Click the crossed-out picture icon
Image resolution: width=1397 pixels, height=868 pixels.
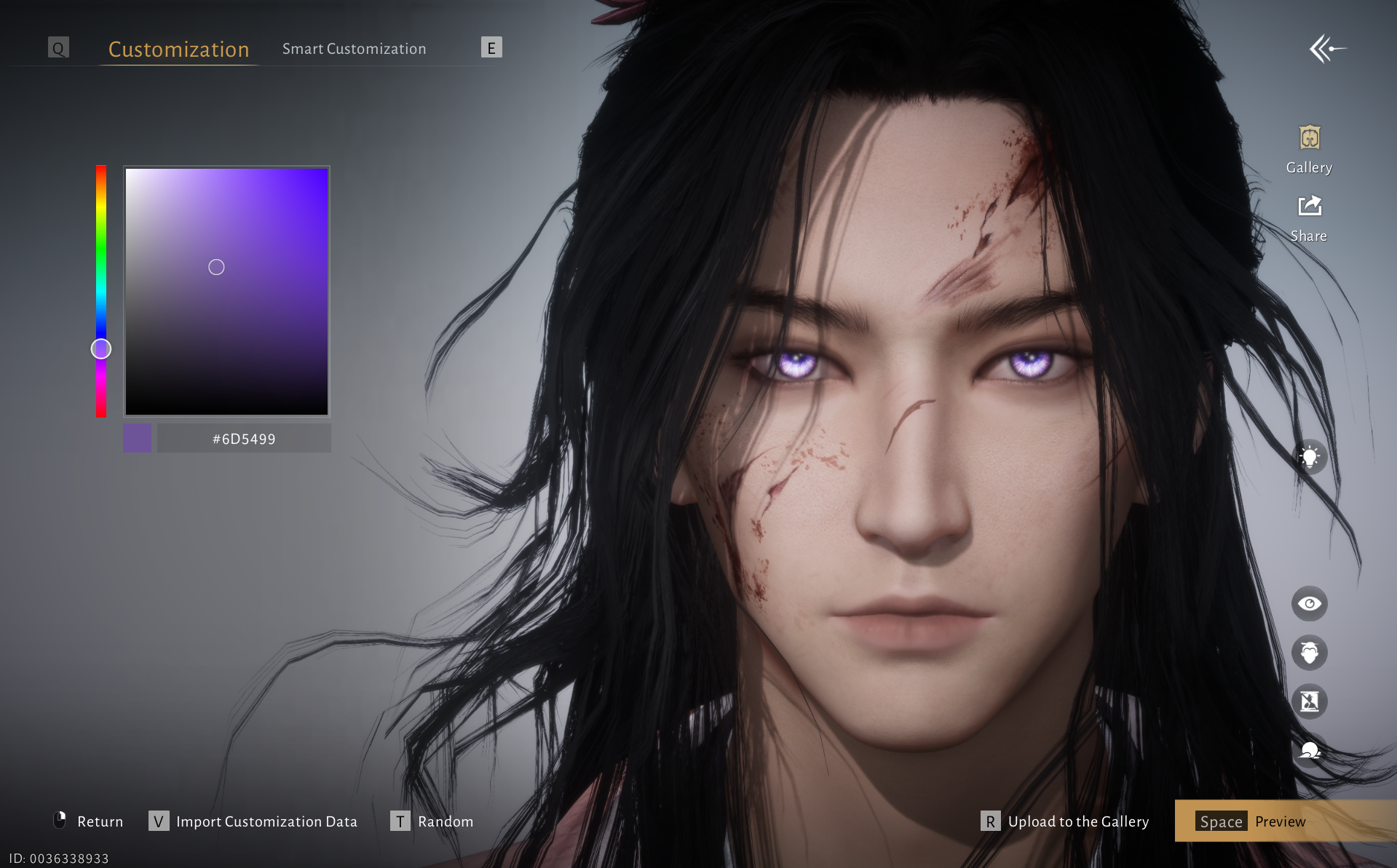coord(1309,701)
